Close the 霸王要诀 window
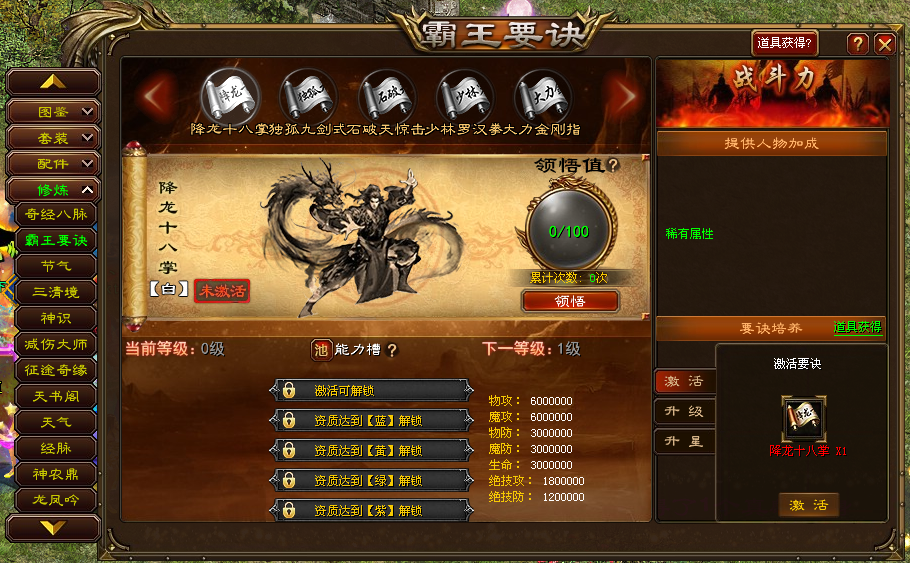Image resolution: width=910 pixels, height=563 pixels. 884,44
